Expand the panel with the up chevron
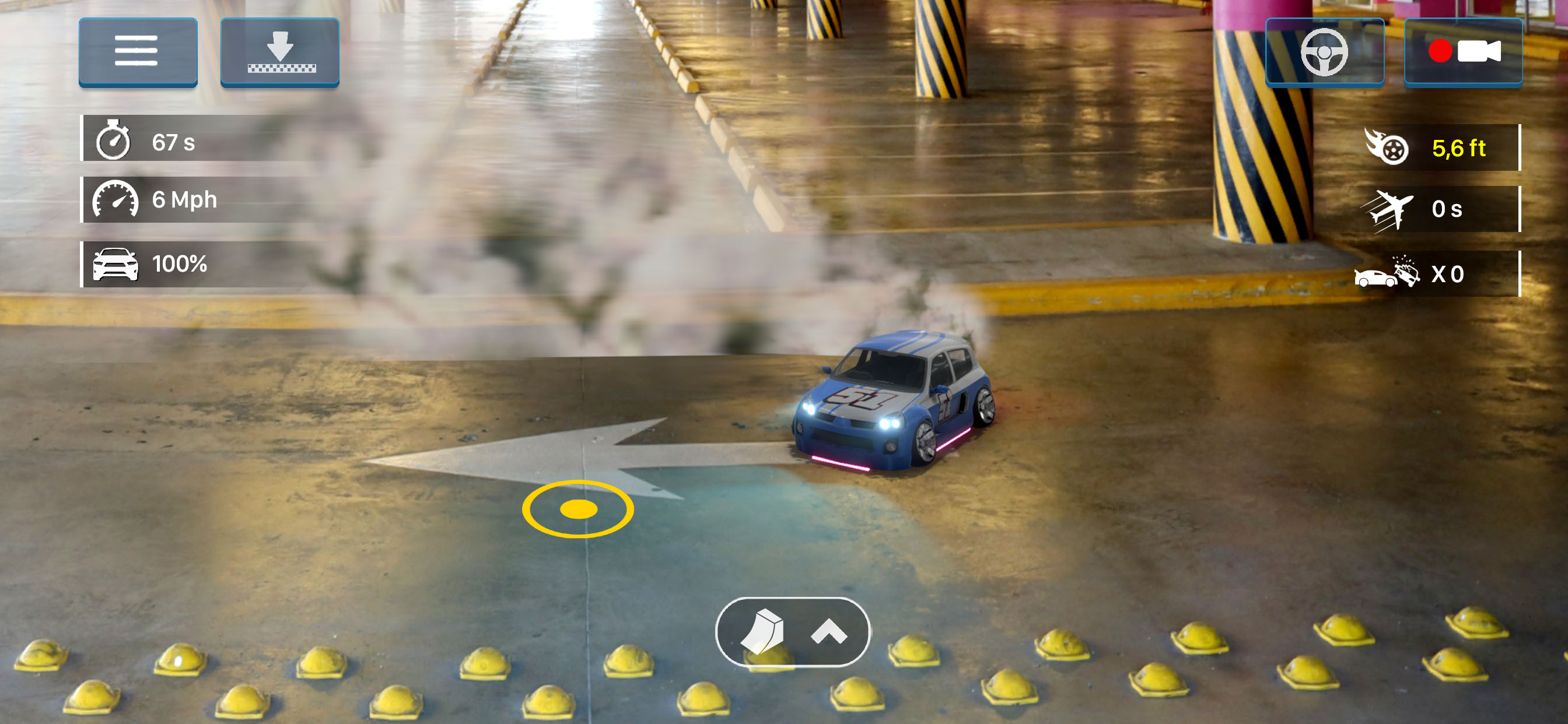This screenshot has height=724, width=1568. pos(829,632)
